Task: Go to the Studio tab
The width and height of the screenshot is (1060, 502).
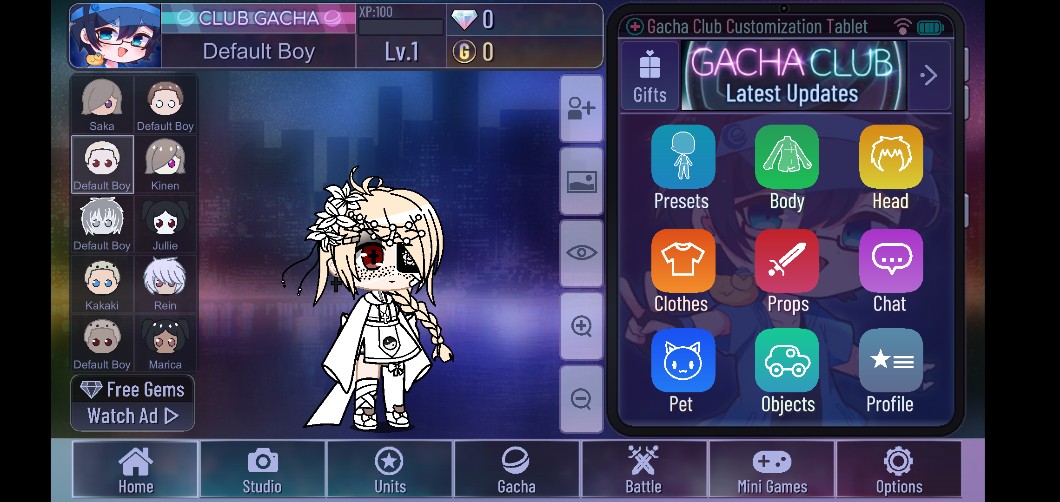Action: coord(262,469)
